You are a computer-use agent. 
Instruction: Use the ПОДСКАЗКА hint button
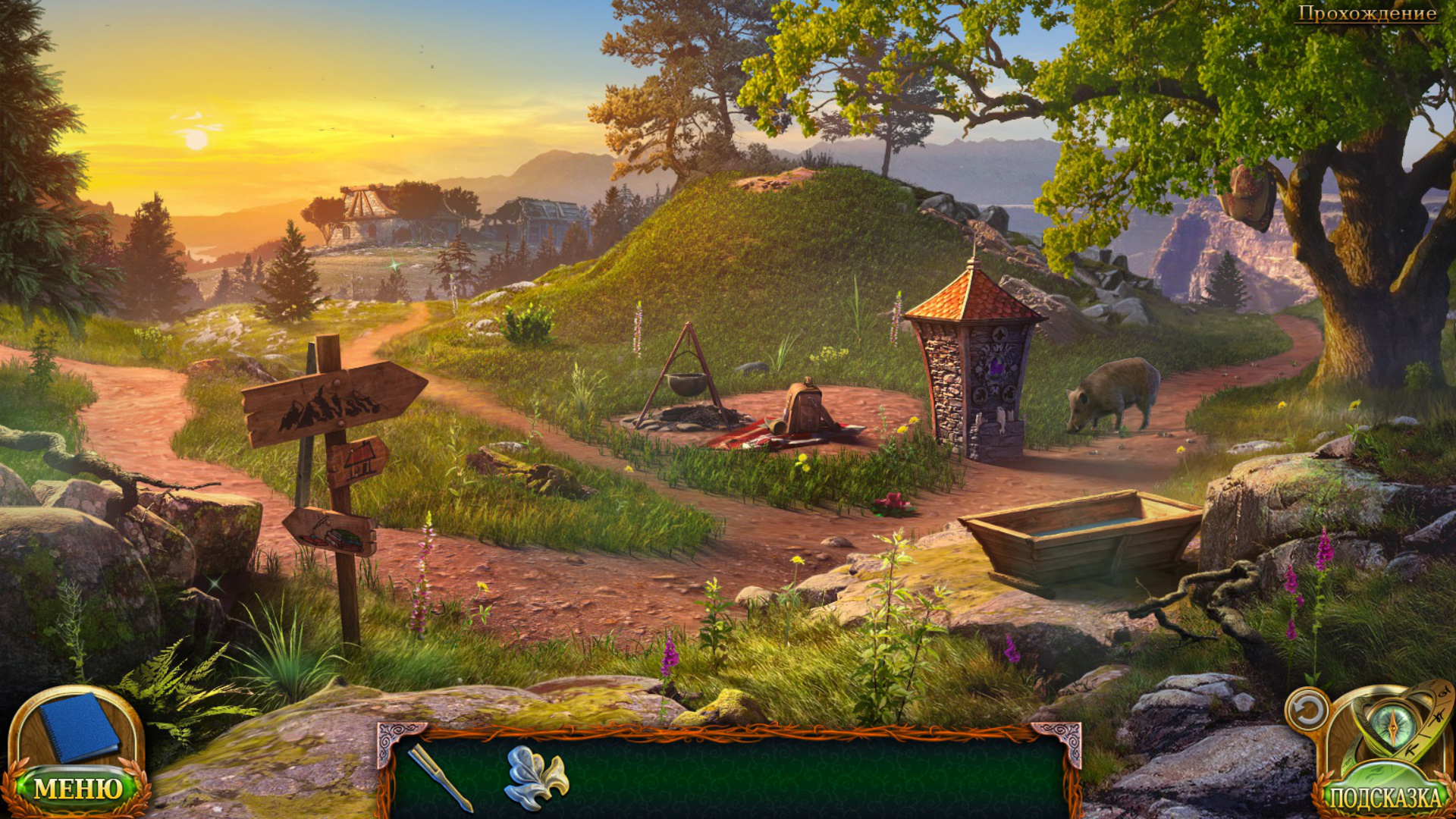pos(1385,796)
